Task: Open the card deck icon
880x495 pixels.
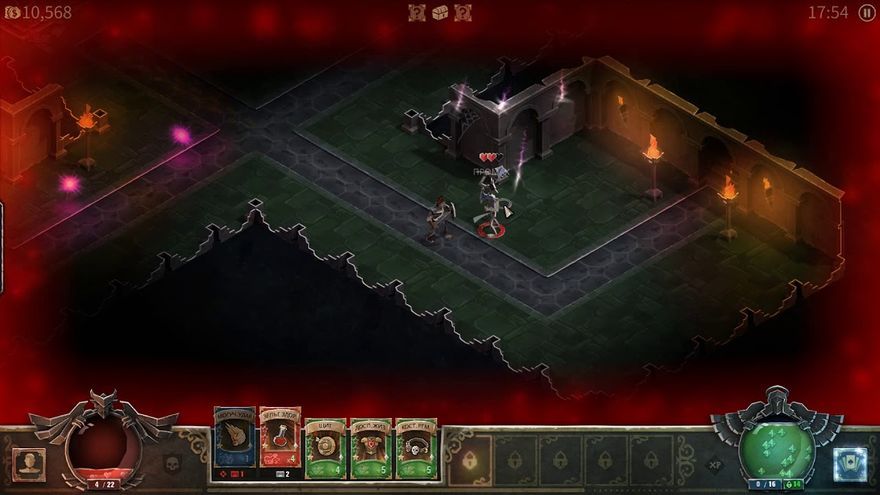Action: point(849,463)
